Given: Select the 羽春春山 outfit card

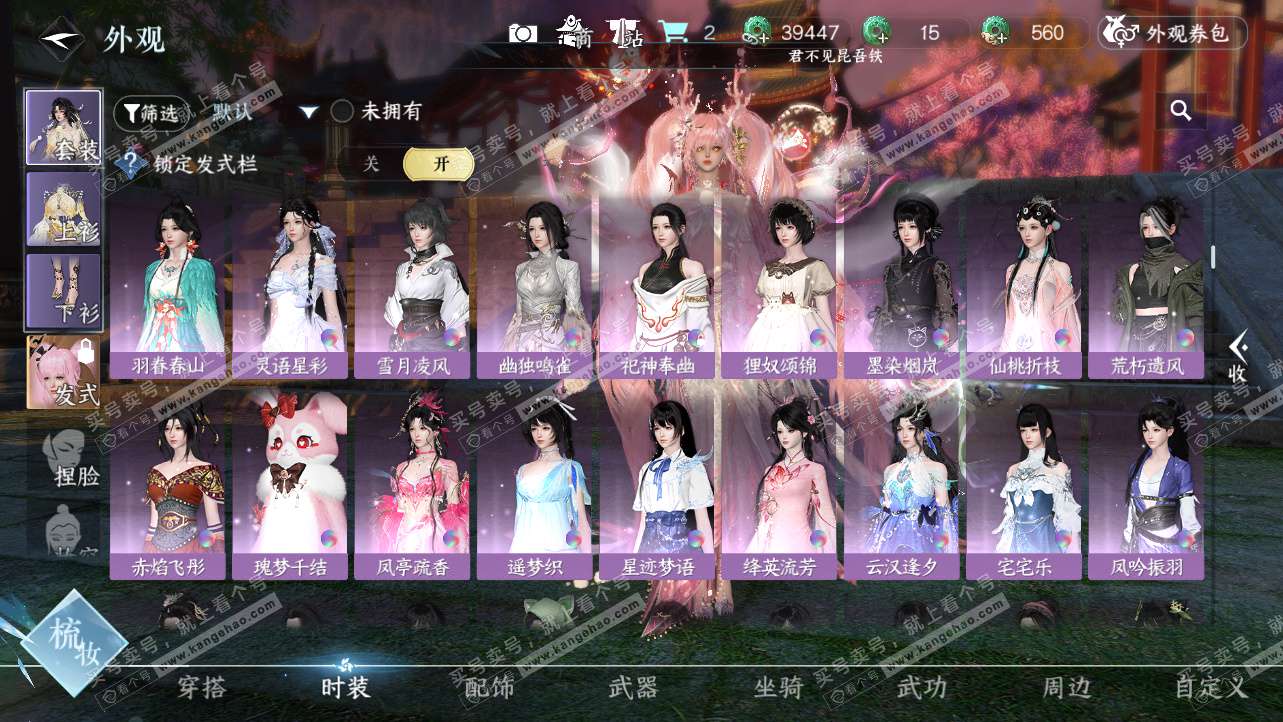Looking at the screenshot, I should tap(167, 288).
